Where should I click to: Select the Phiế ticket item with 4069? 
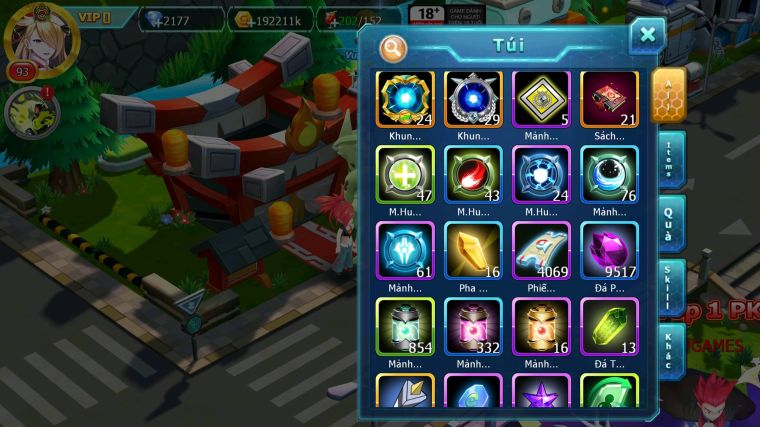pyautogui.click(x=541, y=250)
